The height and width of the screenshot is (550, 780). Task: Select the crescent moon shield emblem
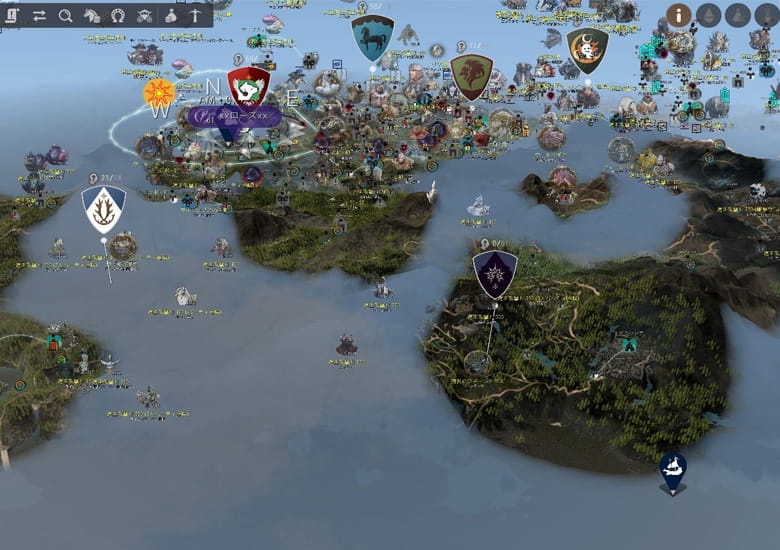coord(587,48)
